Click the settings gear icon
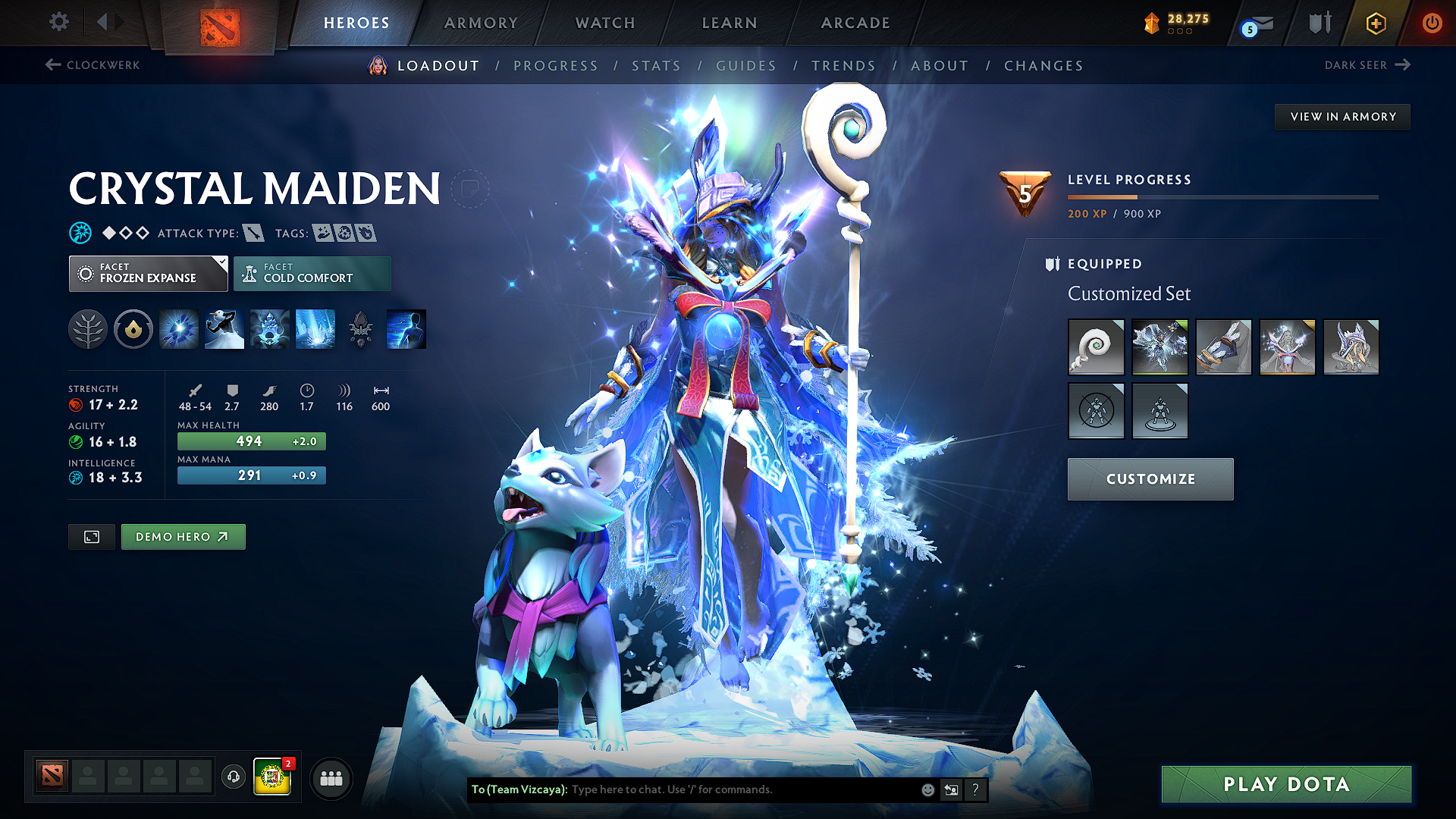Image resolution: width=1456 pixels, height=819 pixels. (58, 22)
